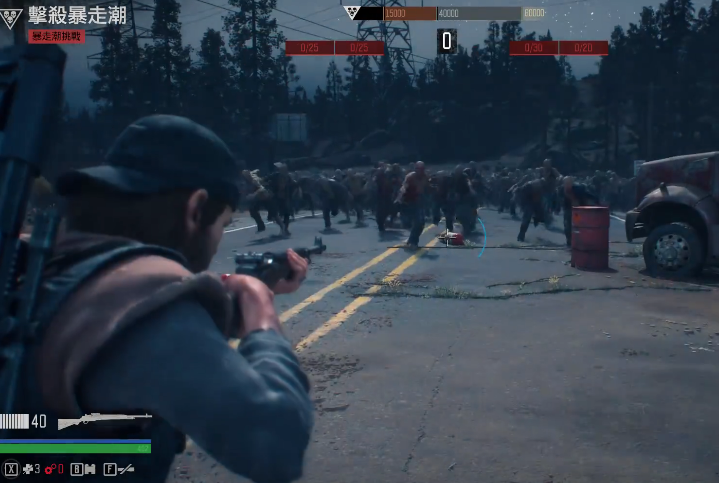Click the binoculars item icon

89,468
